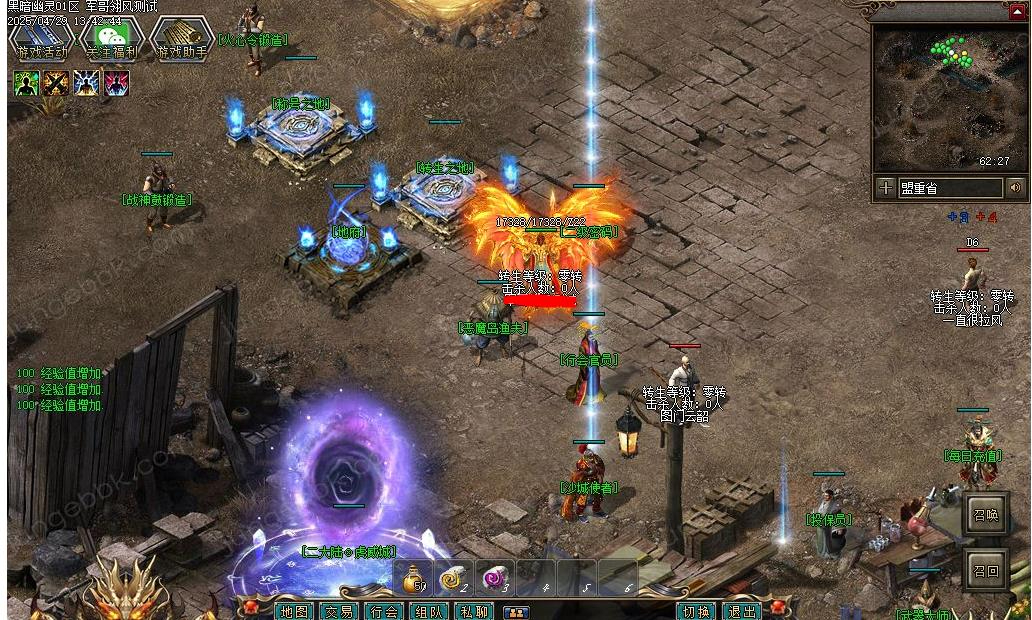Open the 交易 trade button
1032x620 pixels.
339,611
